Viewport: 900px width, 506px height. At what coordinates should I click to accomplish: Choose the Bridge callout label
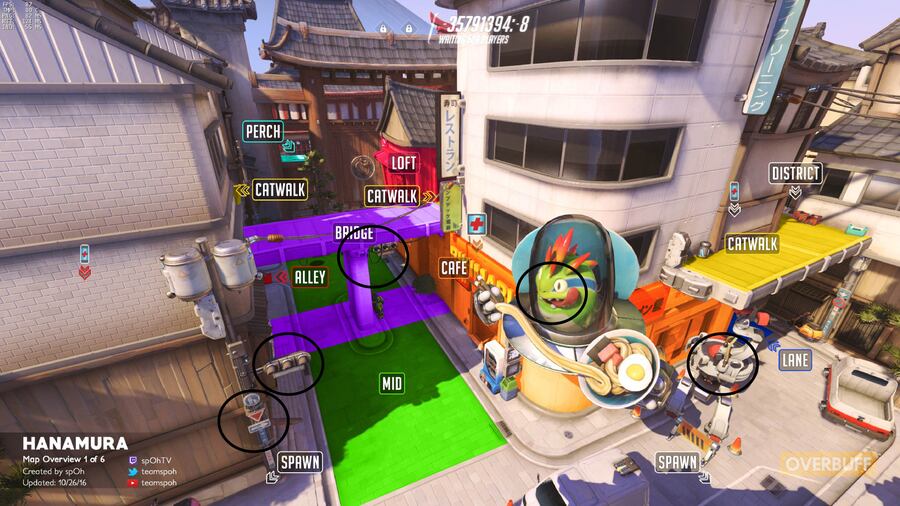click(353, 233)
